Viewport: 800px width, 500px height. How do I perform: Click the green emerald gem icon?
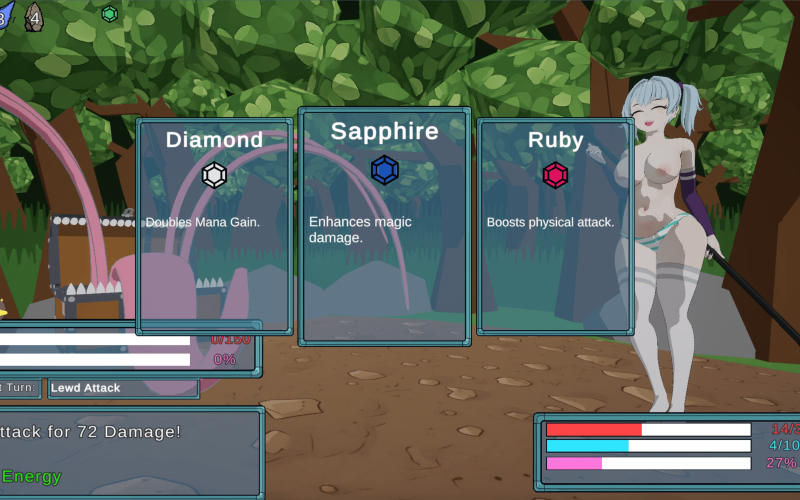(109, 14)
